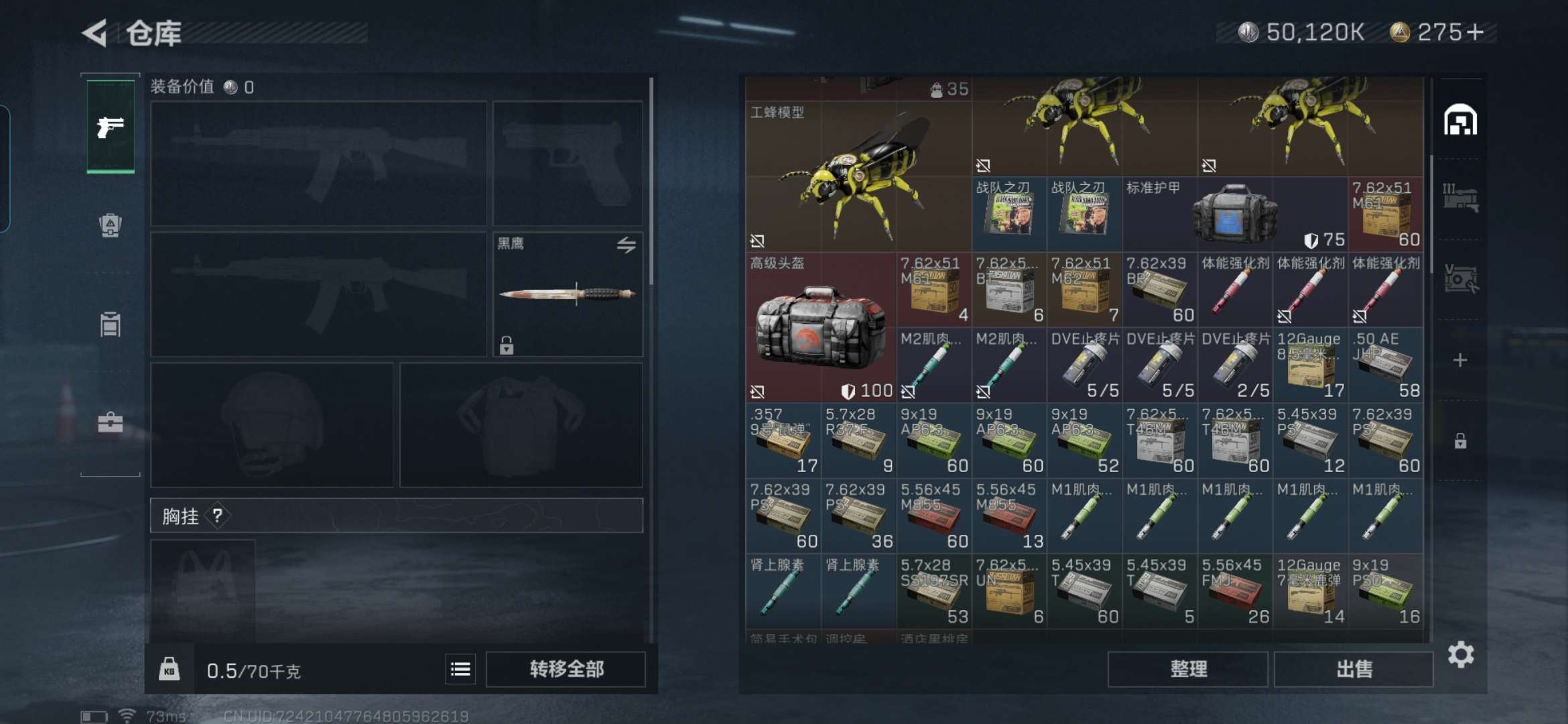Screen dimensions: 1568x724
Task: Open the 胸挂 question mark tooltip
Action: point(218,516)
